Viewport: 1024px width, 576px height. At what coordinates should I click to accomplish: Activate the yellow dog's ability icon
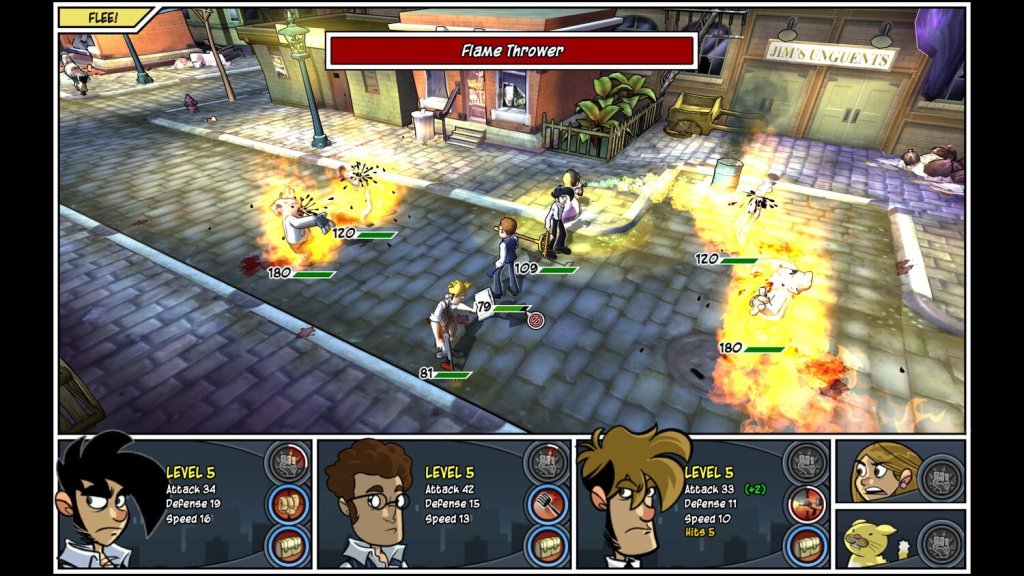tap(938, 540)
